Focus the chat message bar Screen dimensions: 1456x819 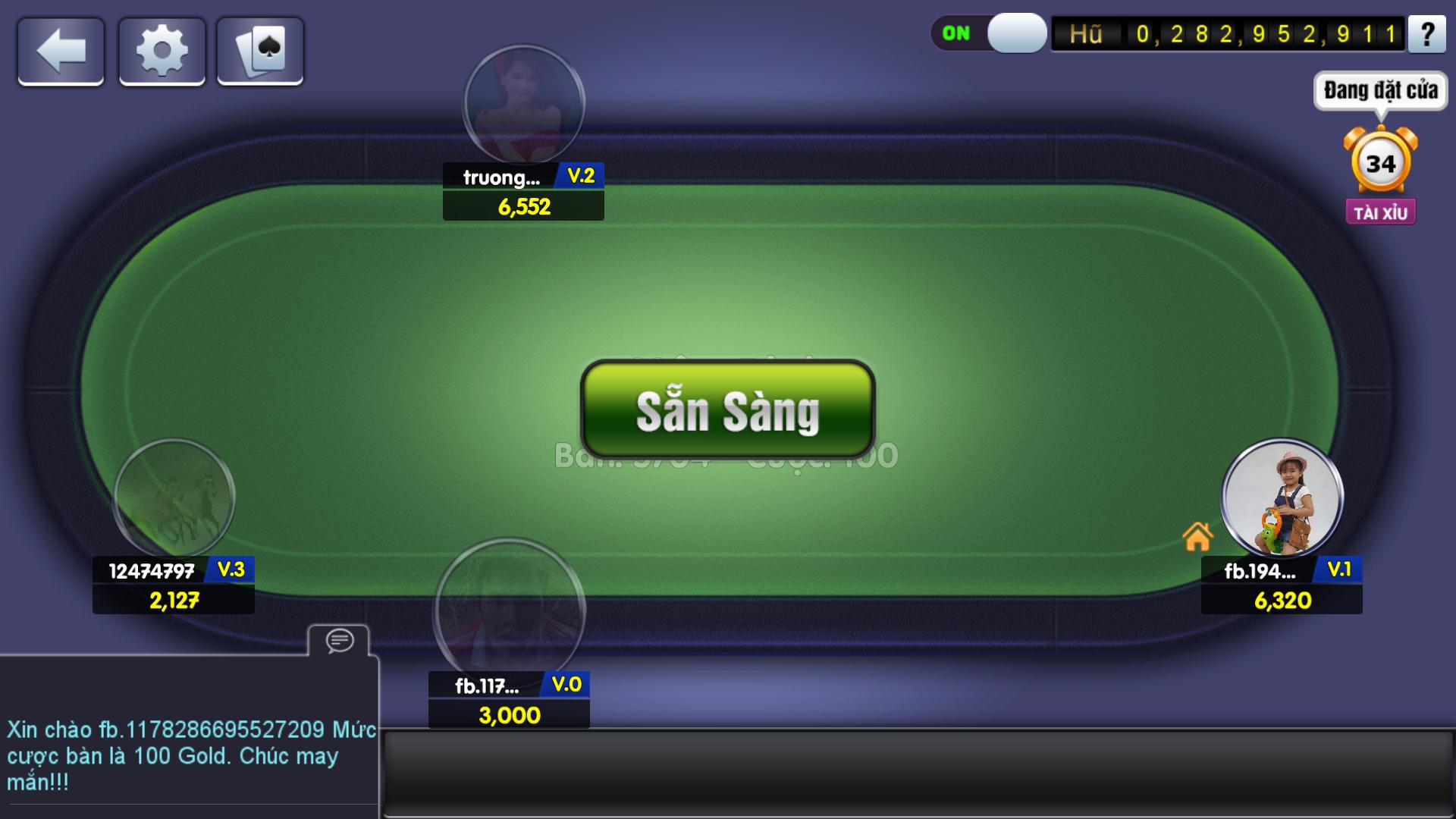point(918,773)
